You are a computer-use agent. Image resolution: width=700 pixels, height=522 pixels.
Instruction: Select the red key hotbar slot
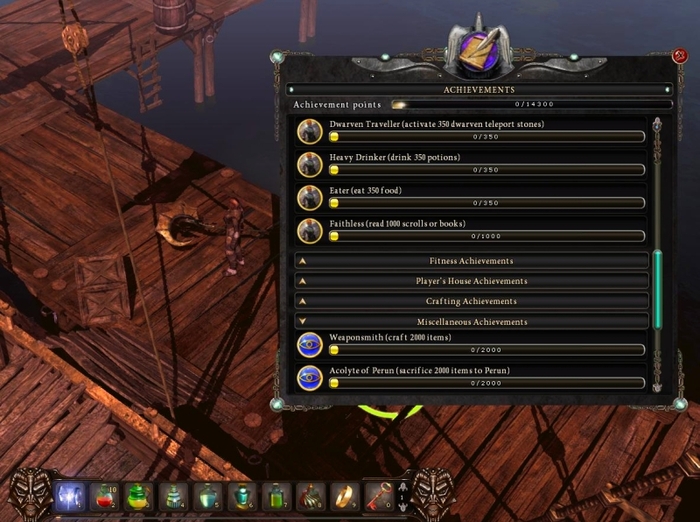coord(378,496)
